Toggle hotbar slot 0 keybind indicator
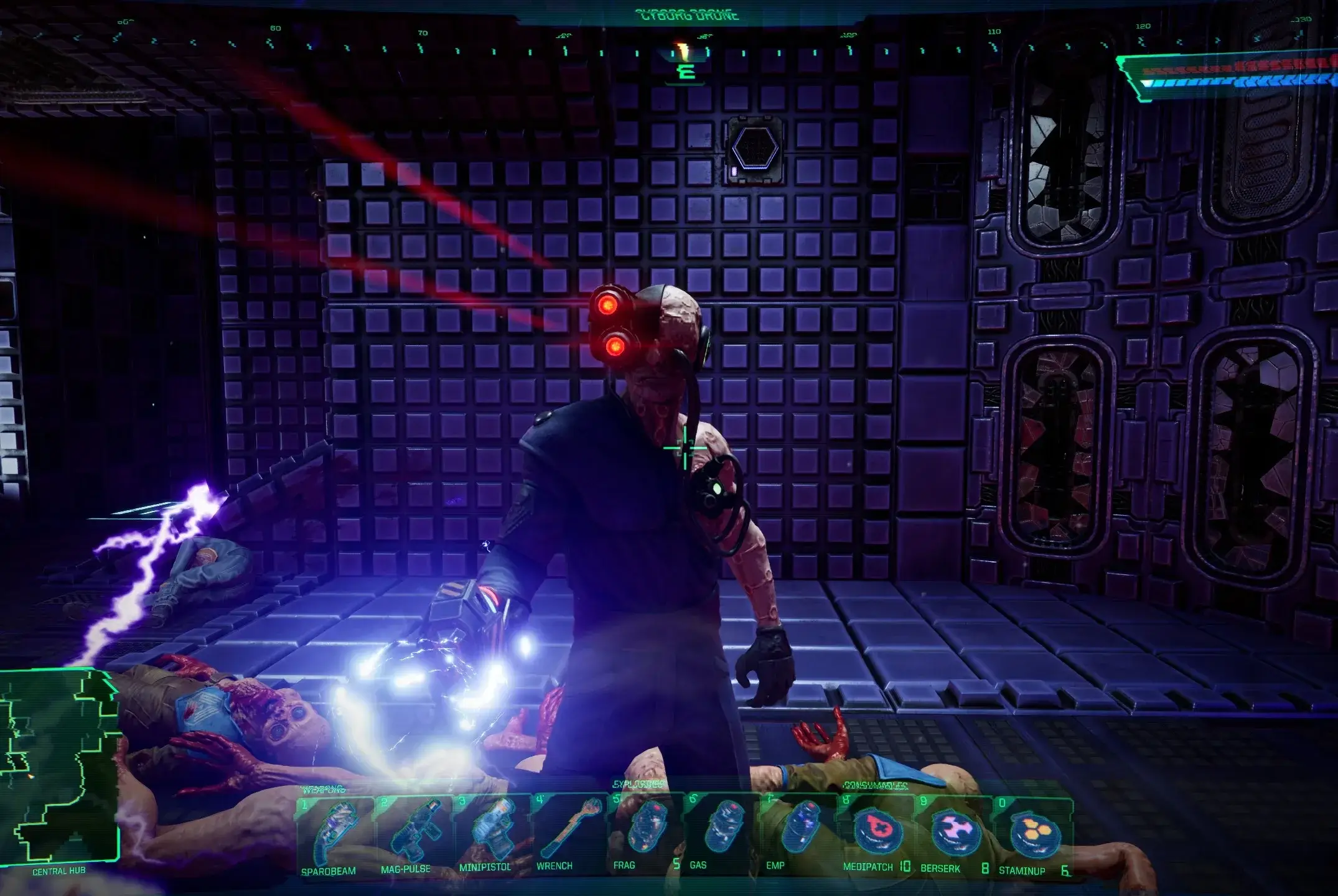Image resolution: width=1338 pixels, height=896 pixels. click(1002, 803)
